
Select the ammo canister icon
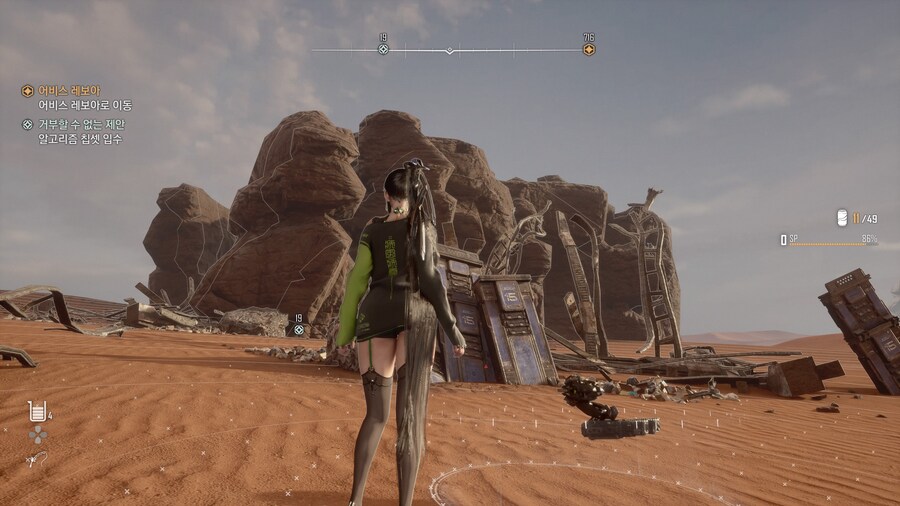842,218
